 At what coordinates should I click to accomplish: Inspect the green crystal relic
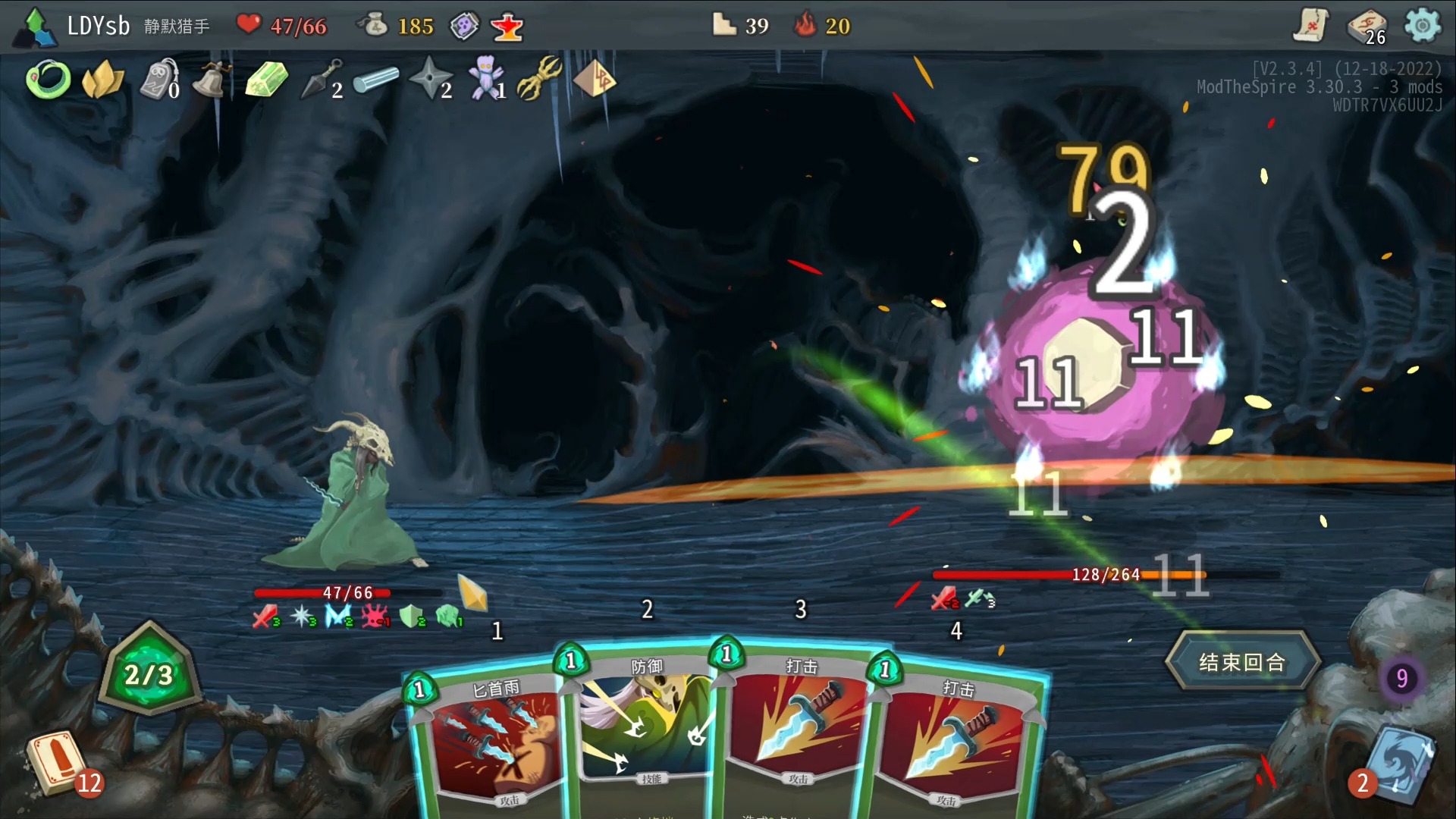pos(266,80)
